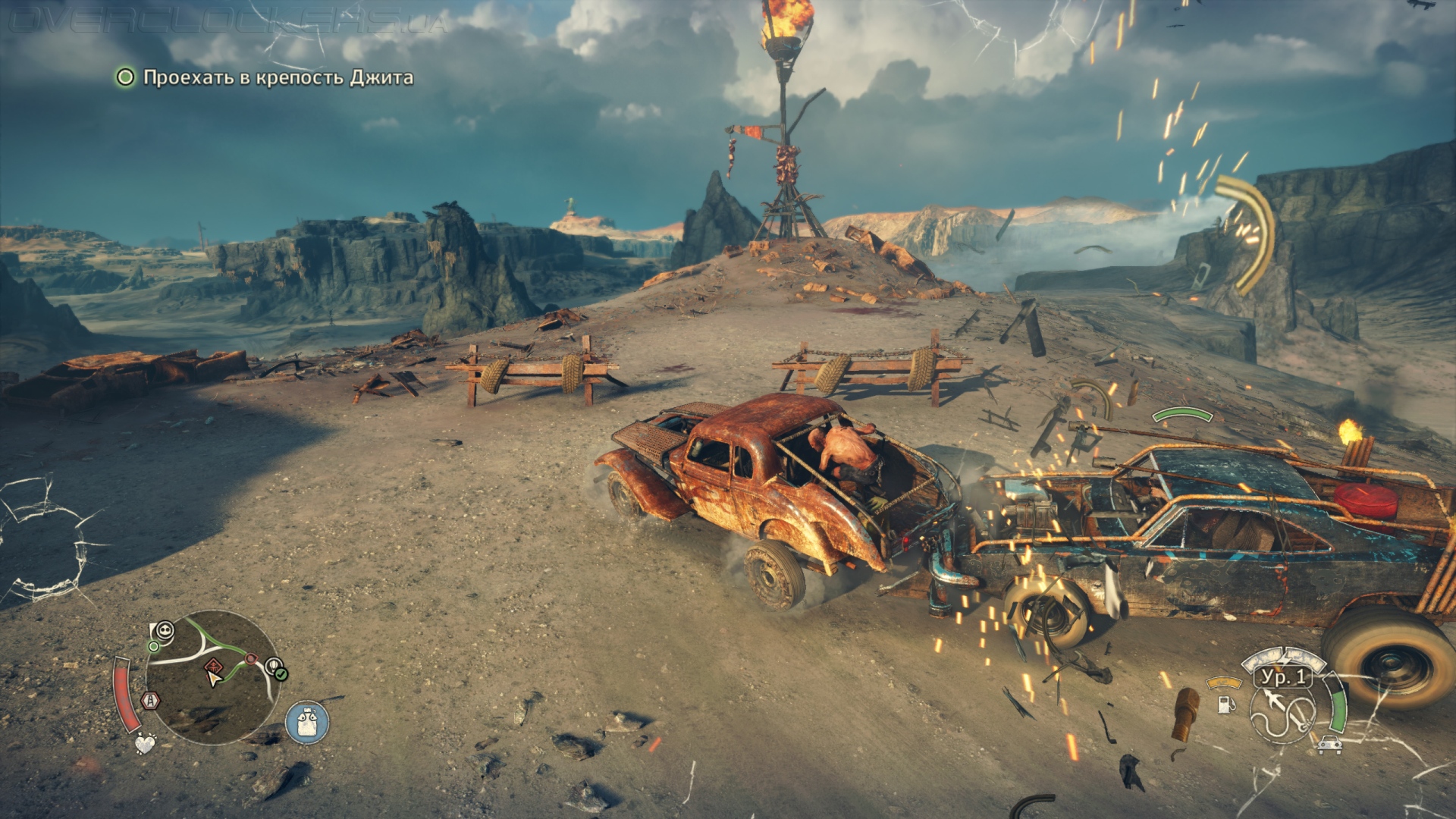Click the hexagonal bridge icon on minimap edge
Image resolution: width=1456 pixels, height=819 pixels.
(x=150, y=701)
